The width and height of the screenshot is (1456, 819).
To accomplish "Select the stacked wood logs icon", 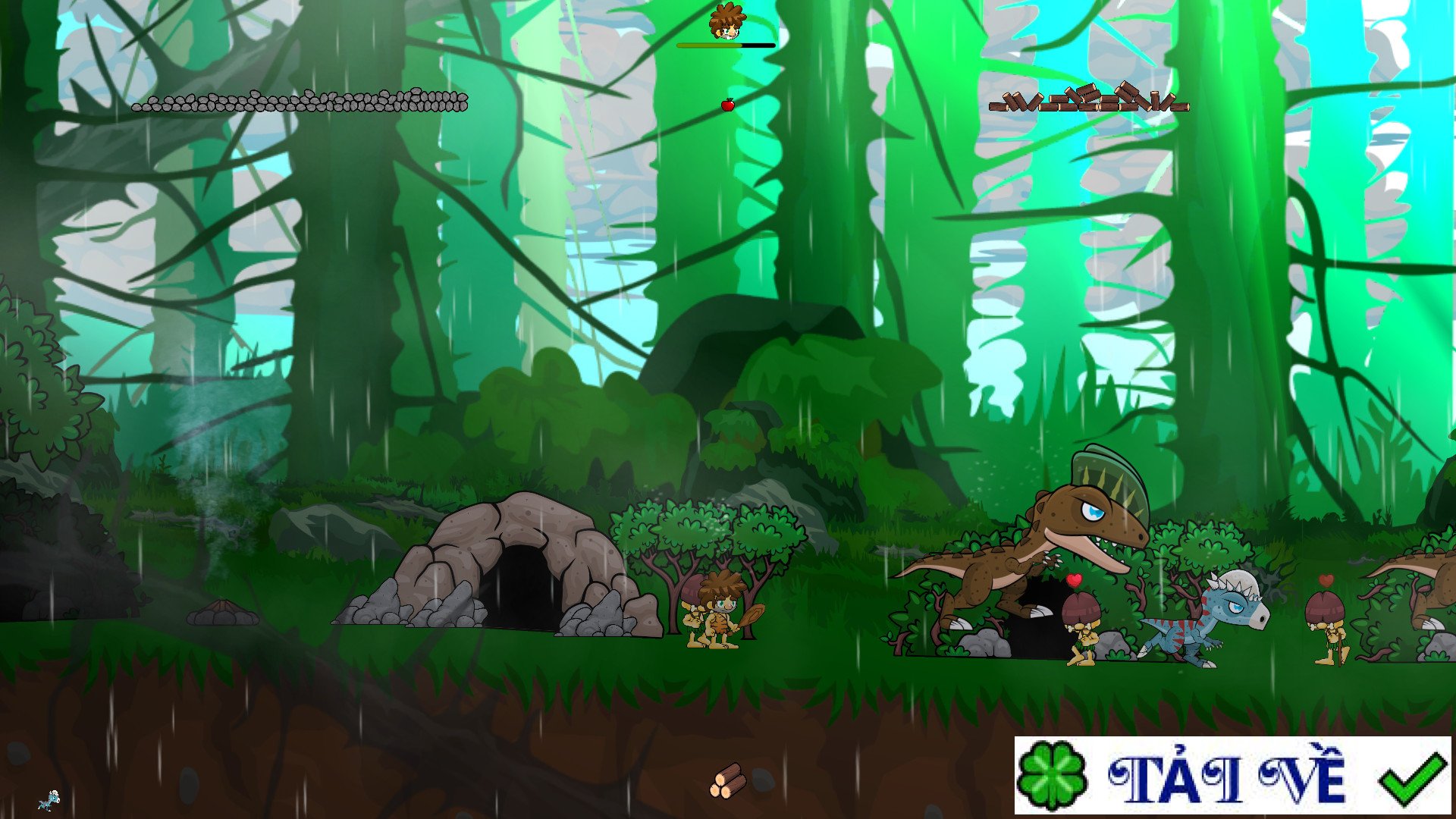I will coord(727,781).
